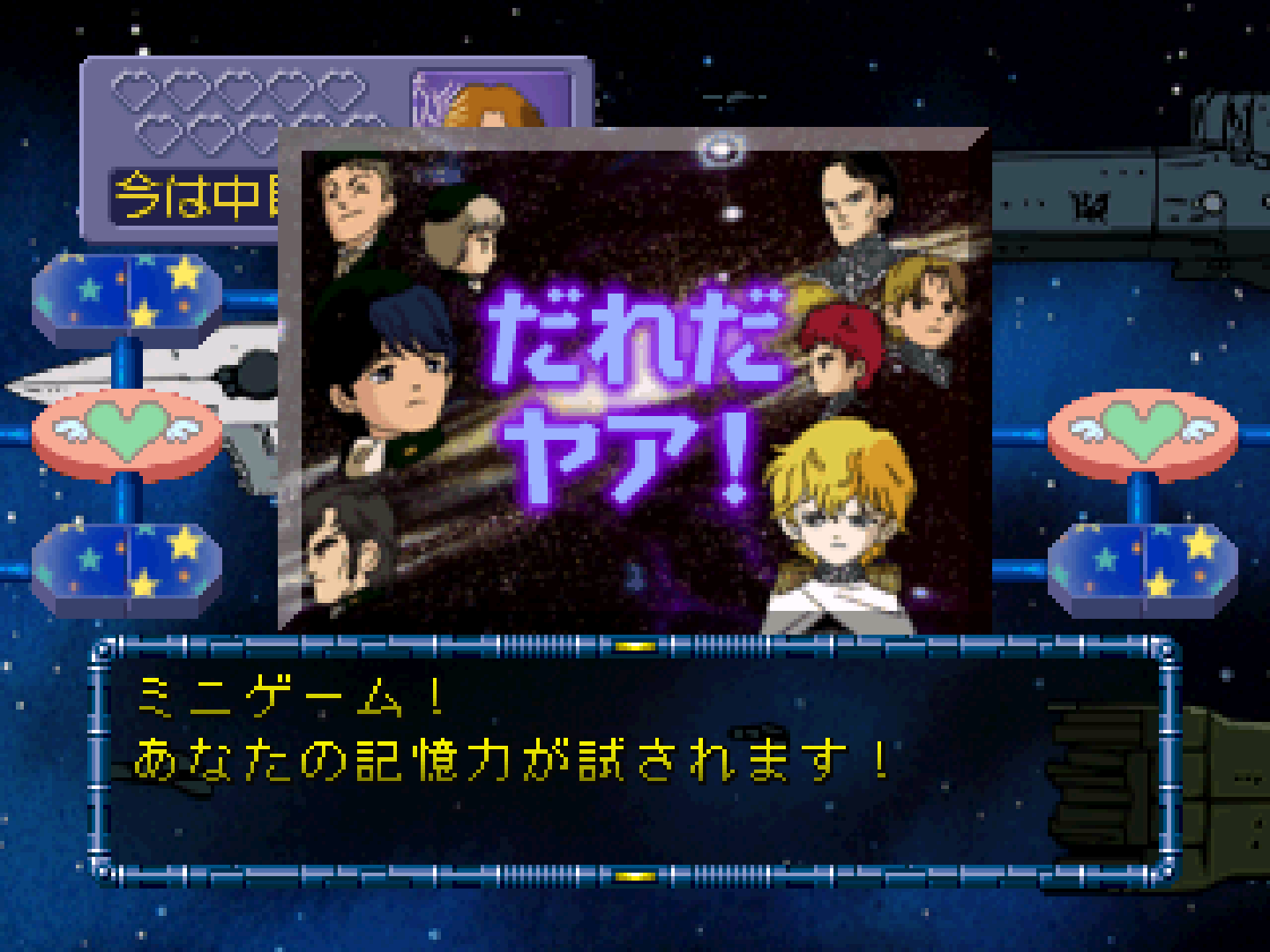Select the character portrait in the status panel
Viewport: 1270px width, 952px height.
(x=492, y=101)
